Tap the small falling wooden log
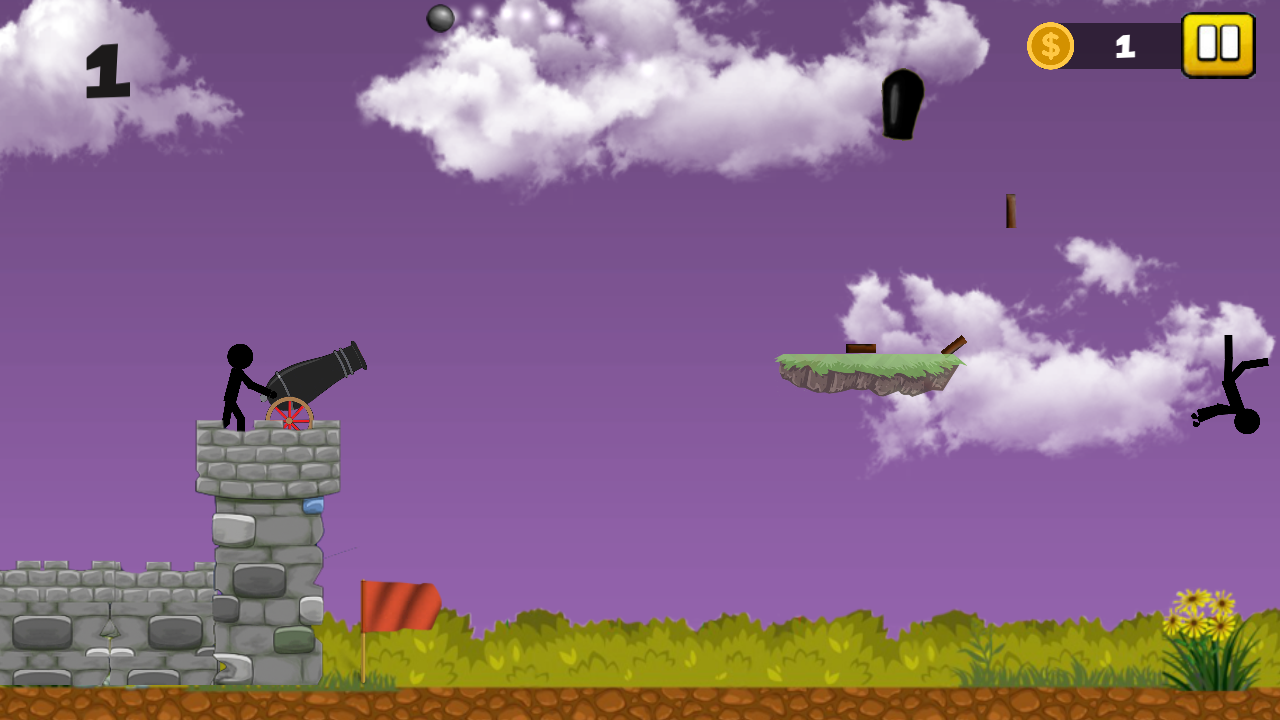The image size is (1280, 720). coord(1009,209)
